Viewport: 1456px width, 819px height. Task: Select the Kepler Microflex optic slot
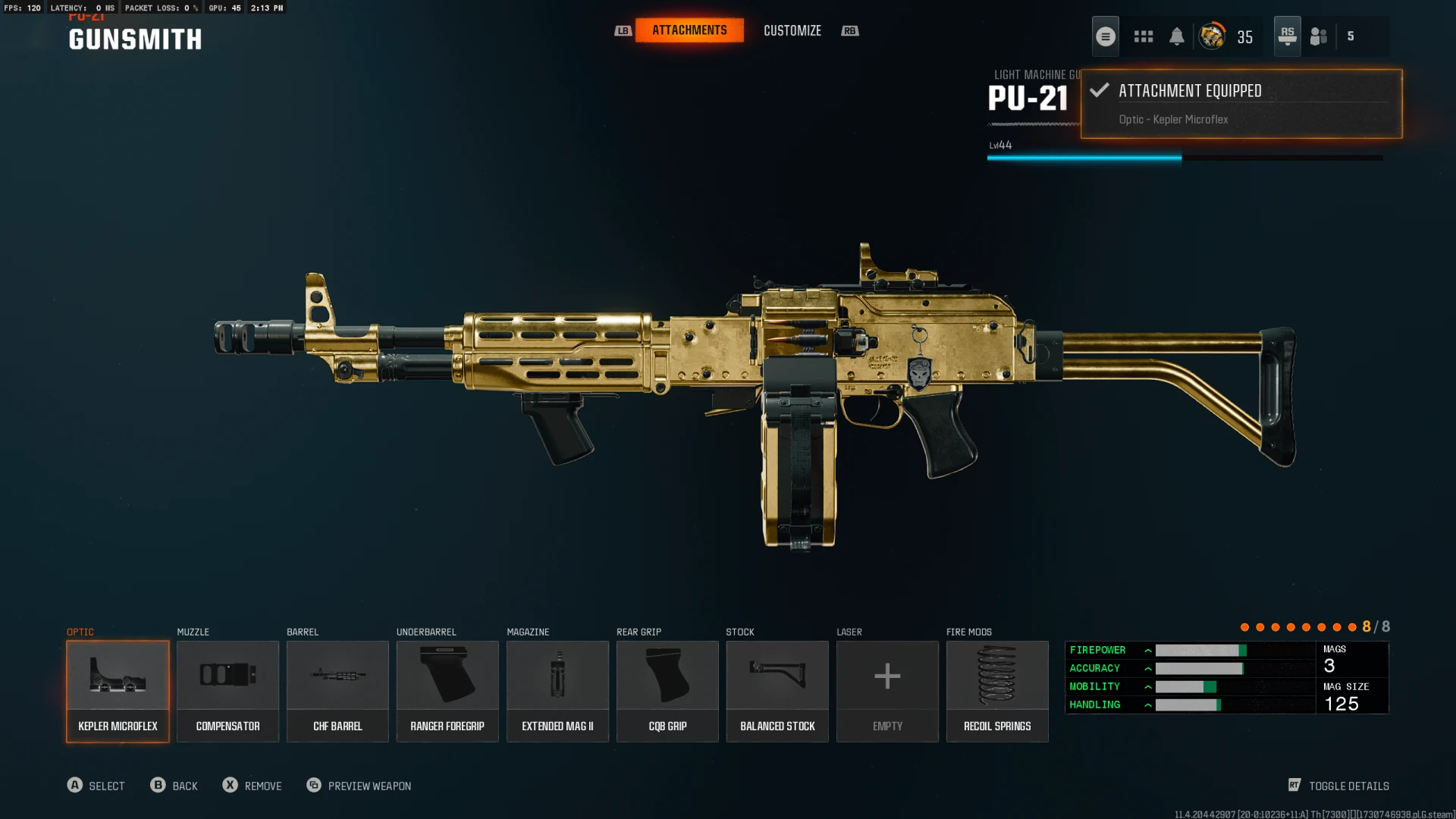click(118, 691)
